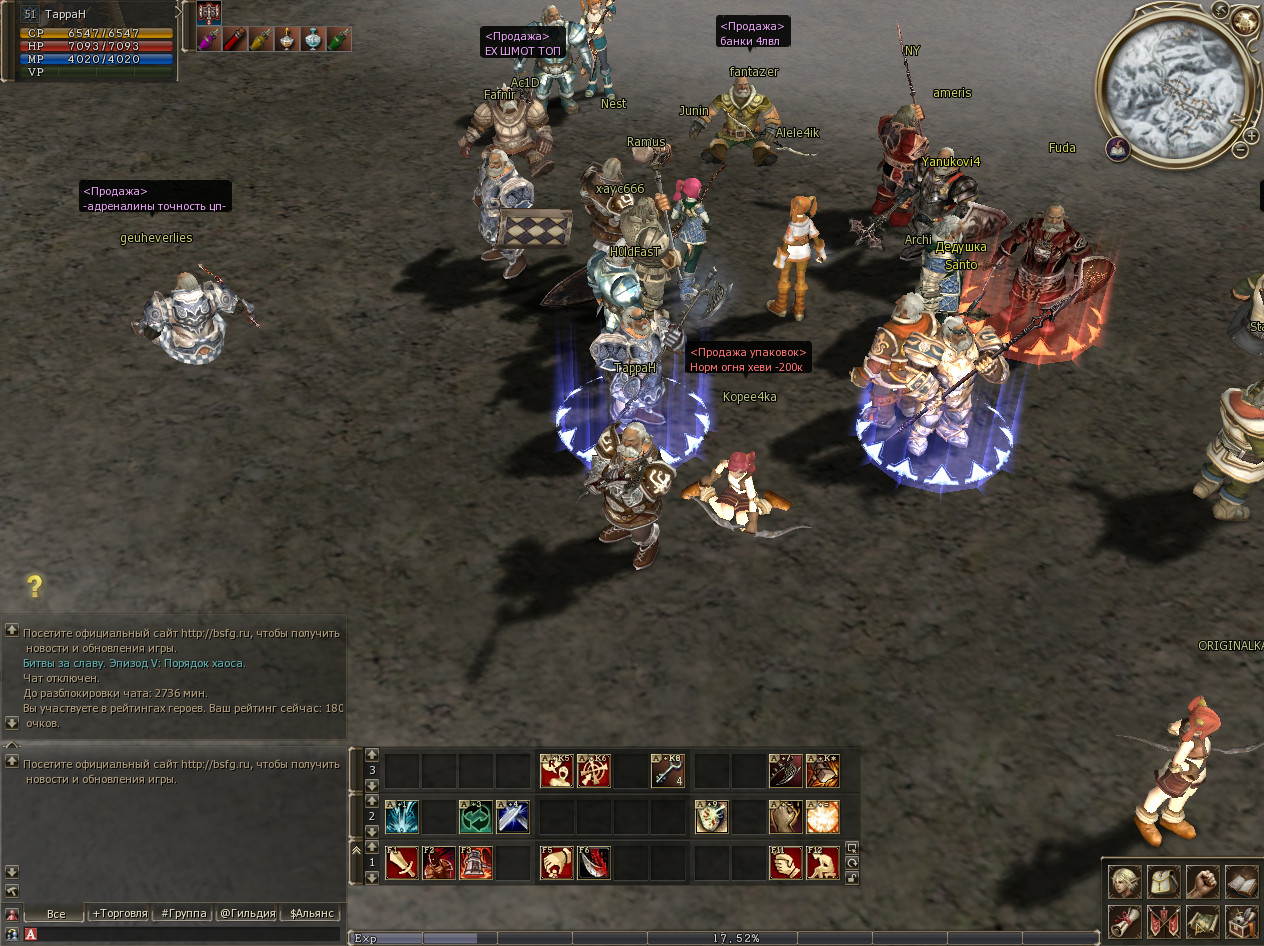
Task: Open the inventory bag icon
Action: point(1164,881)
